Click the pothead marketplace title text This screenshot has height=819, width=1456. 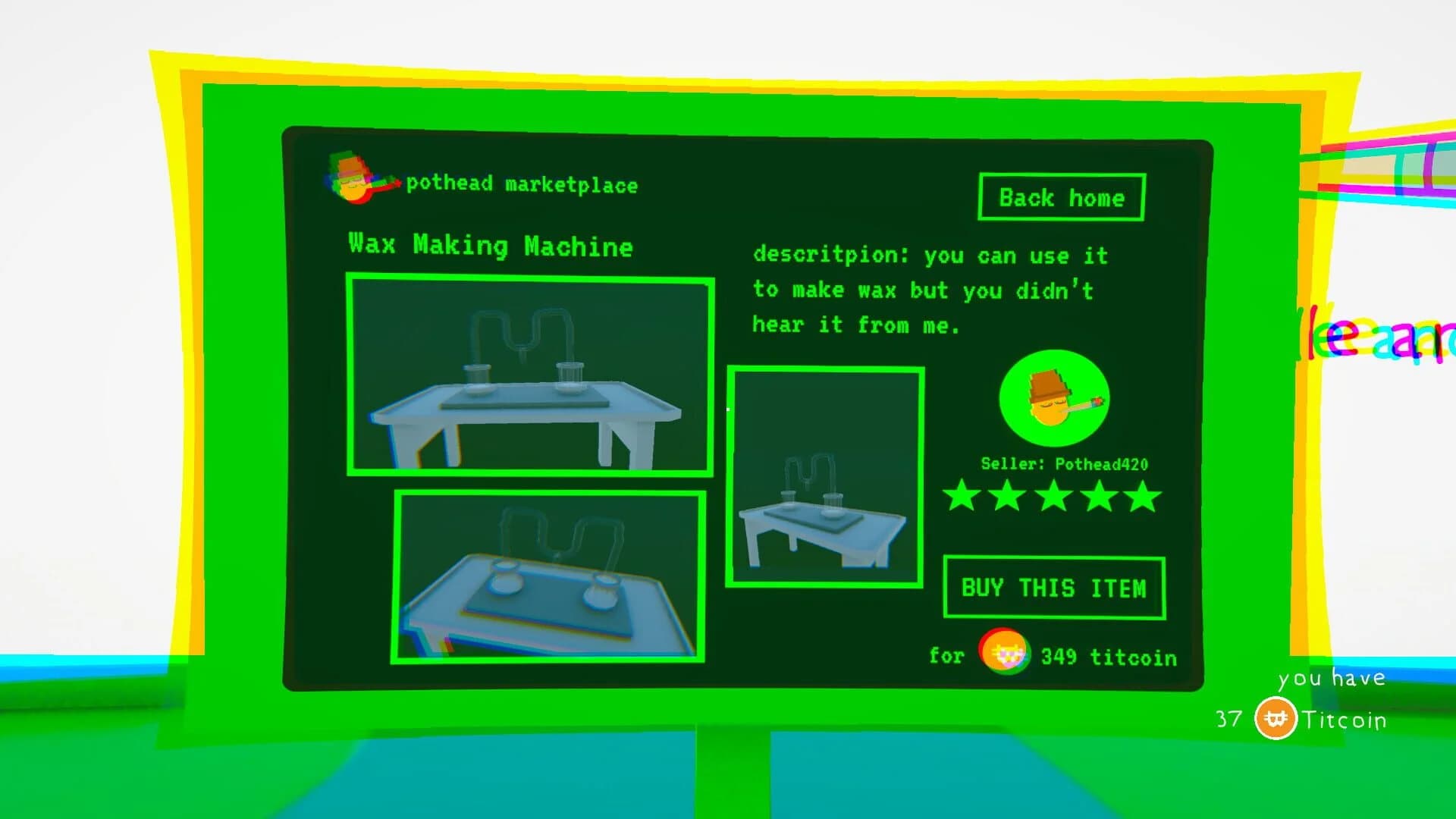click(522, 184)
